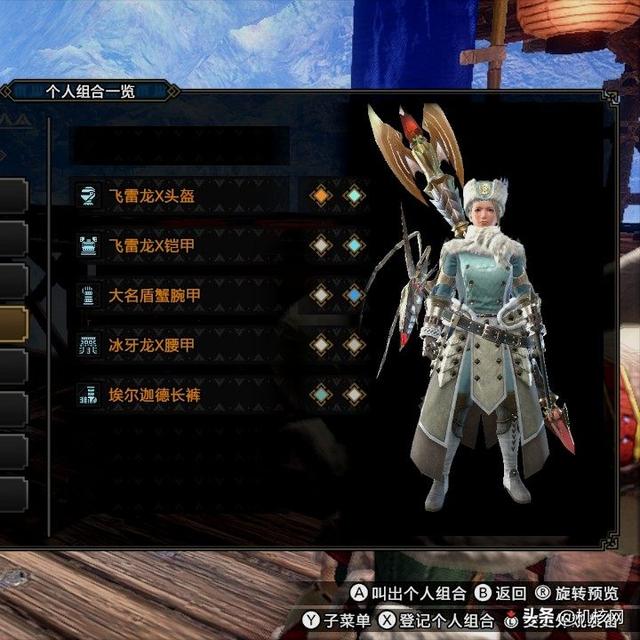
Task: Pick the 冰牙龙X腰甲 waist armor row
Action: click(x=152, y=345)
